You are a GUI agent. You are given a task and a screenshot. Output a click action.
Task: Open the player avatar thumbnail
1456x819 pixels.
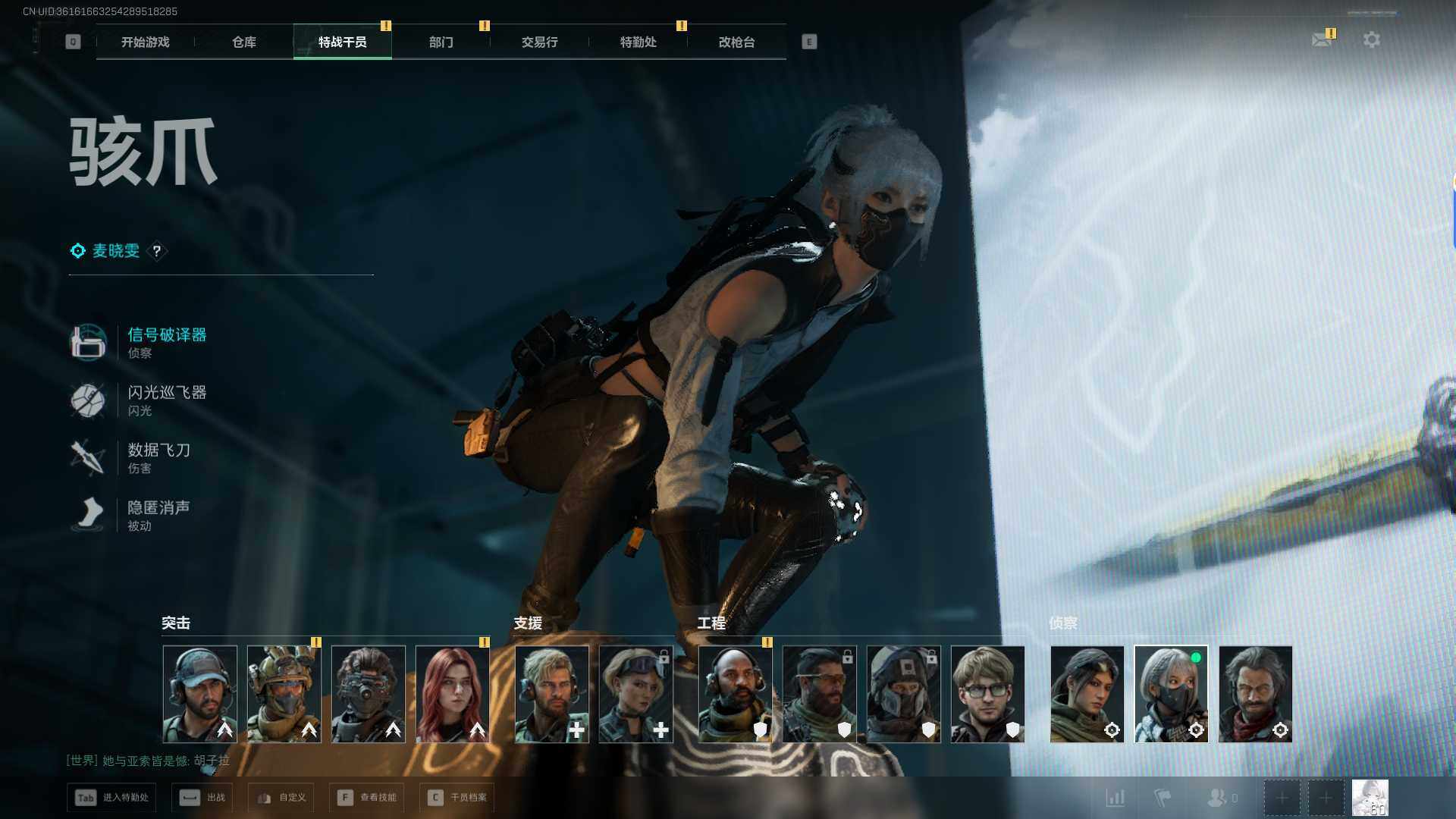[1370, 798]
